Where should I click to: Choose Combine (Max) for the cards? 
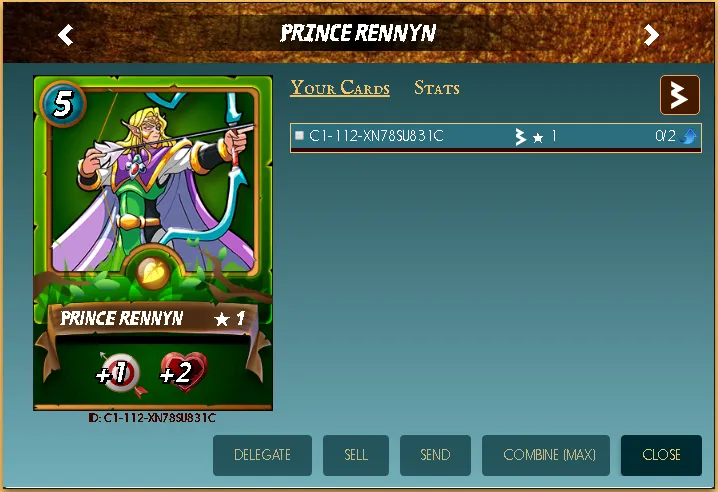(549, 455)
